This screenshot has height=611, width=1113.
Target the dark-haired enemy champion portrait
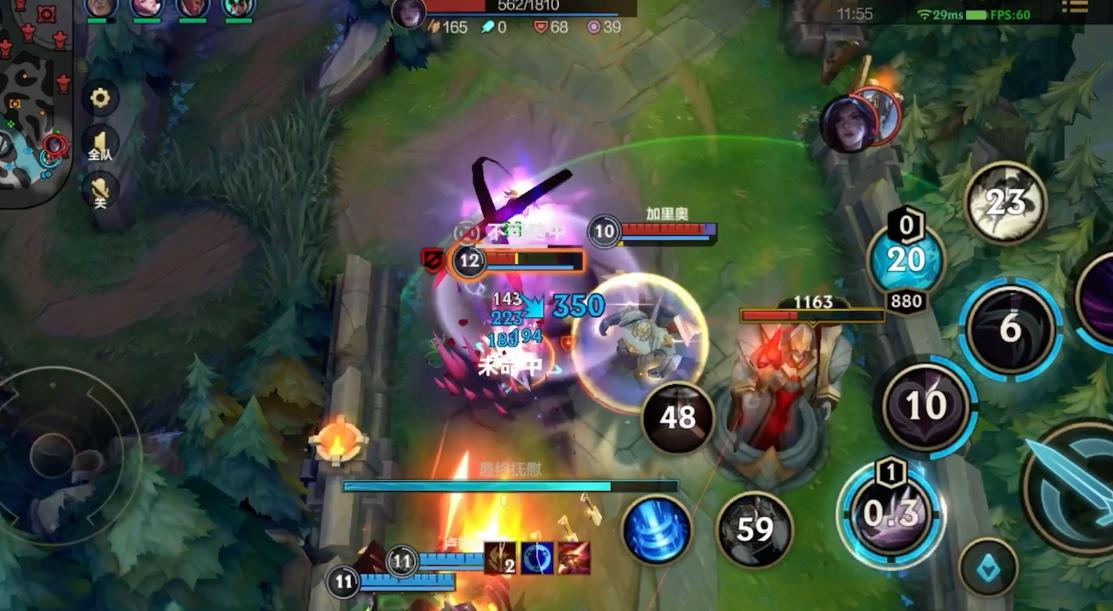pos(848,125)
